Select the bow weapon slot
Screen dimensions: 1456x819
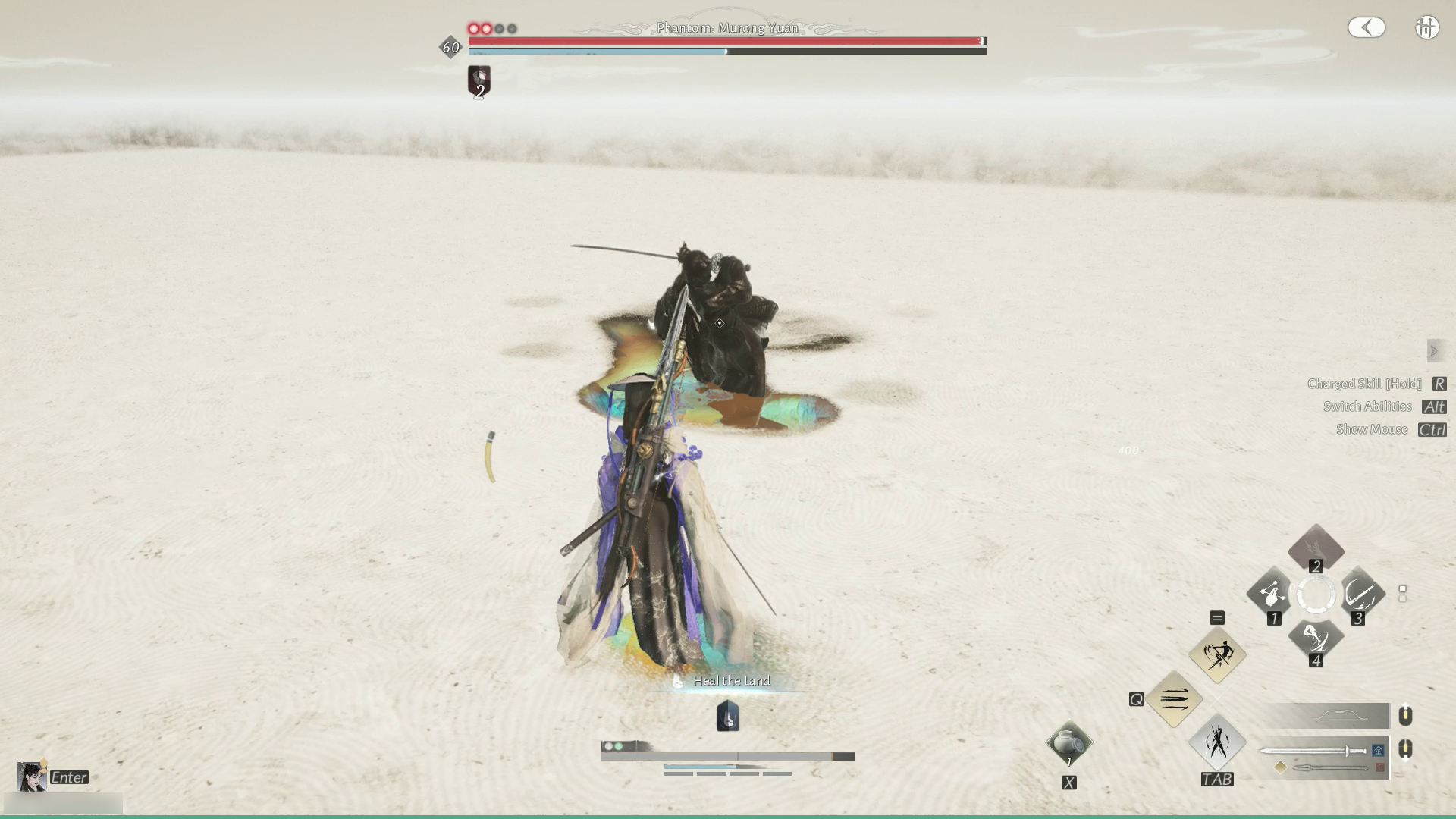pos(1326,715)
